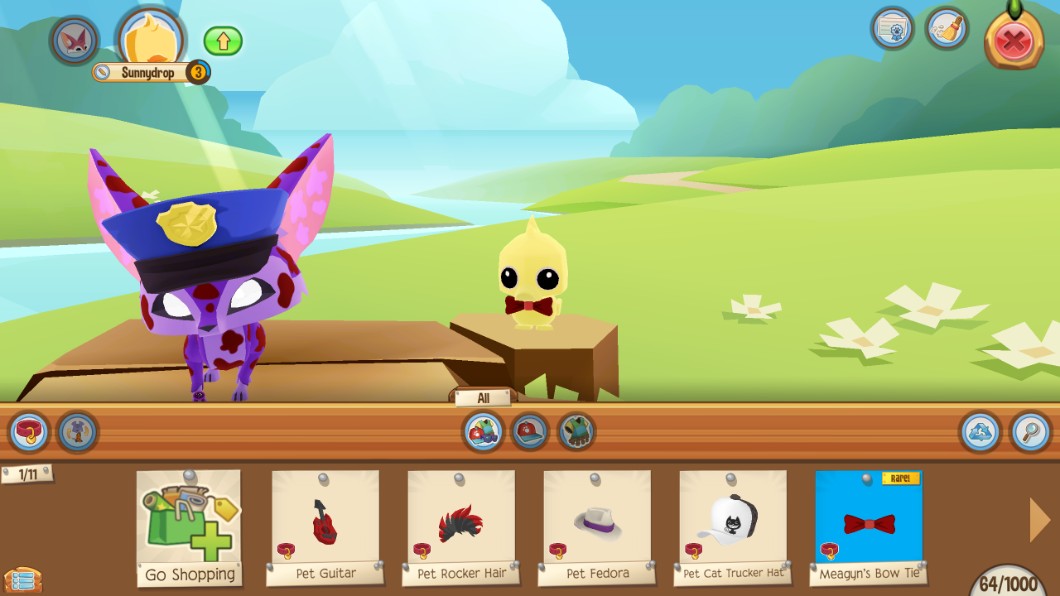The image size is (1060, 596).
Task: Open the magnifying glass search
Action: click(1030, 432)
